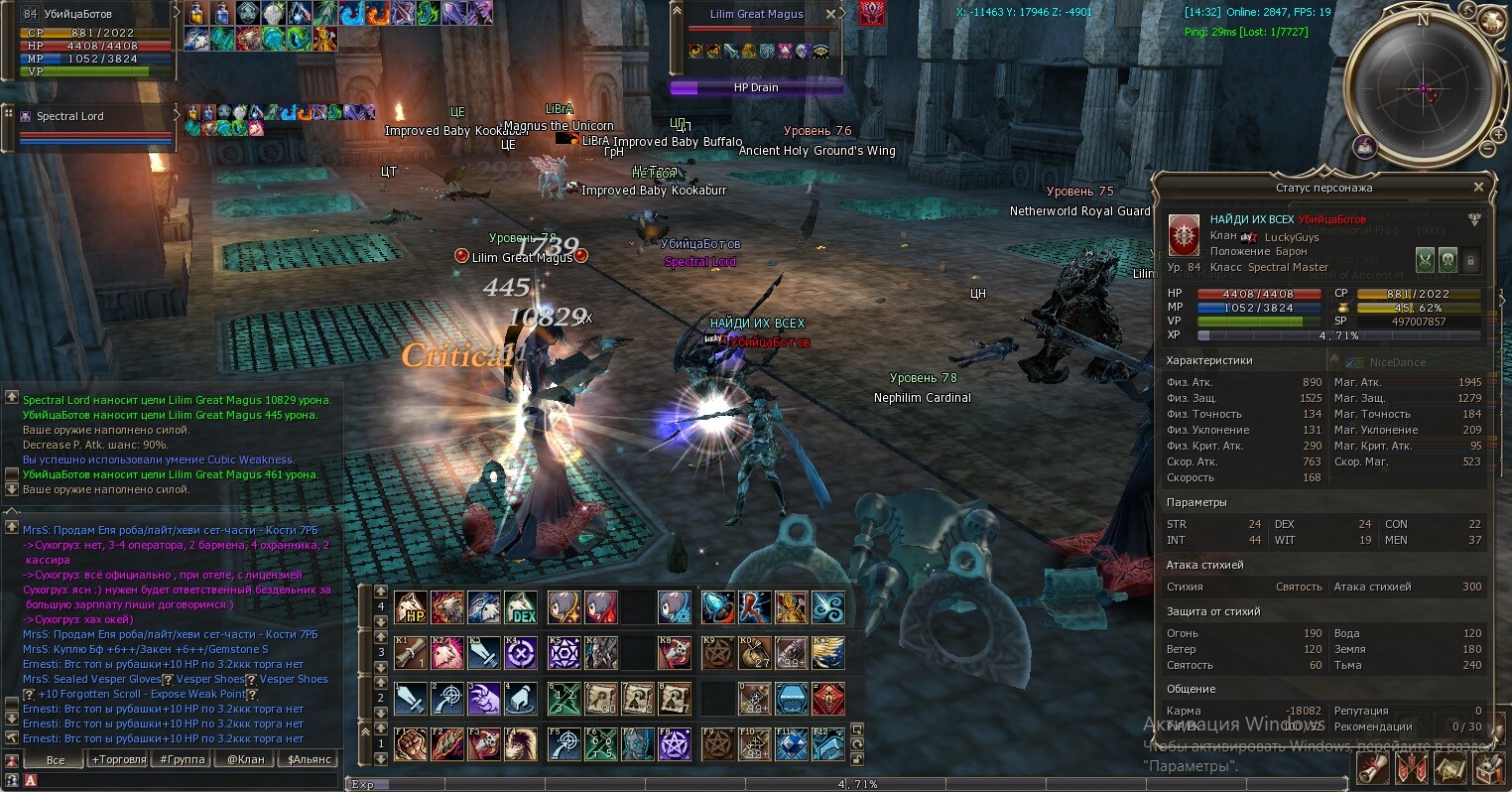Click the crossed swords icon in status window
1512x792 pixels.
(1425, 260)
